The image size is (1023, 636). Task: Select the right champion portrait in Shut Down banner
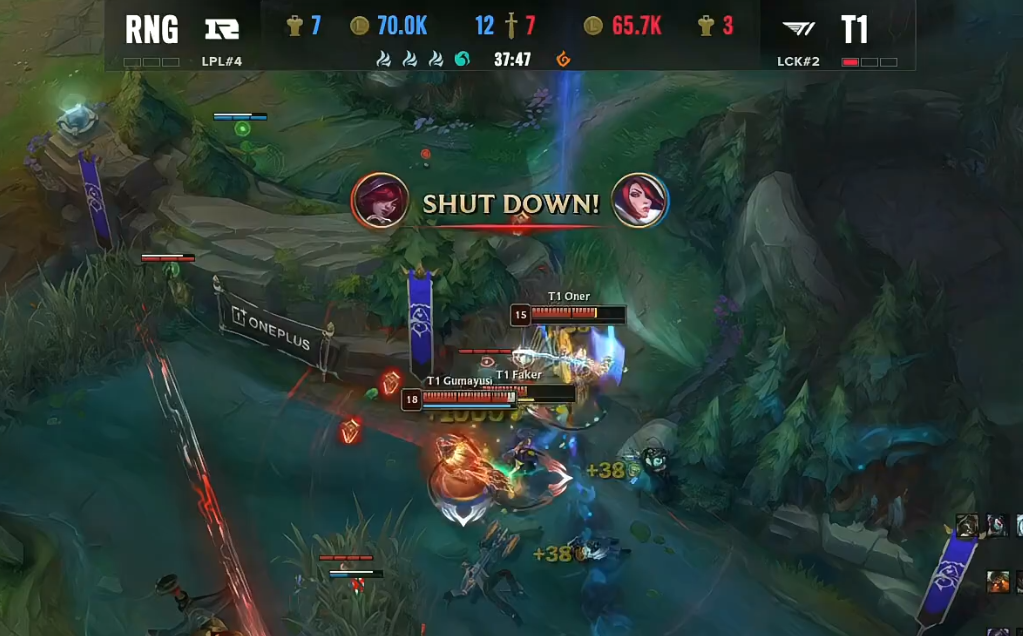tap(639, 200)
